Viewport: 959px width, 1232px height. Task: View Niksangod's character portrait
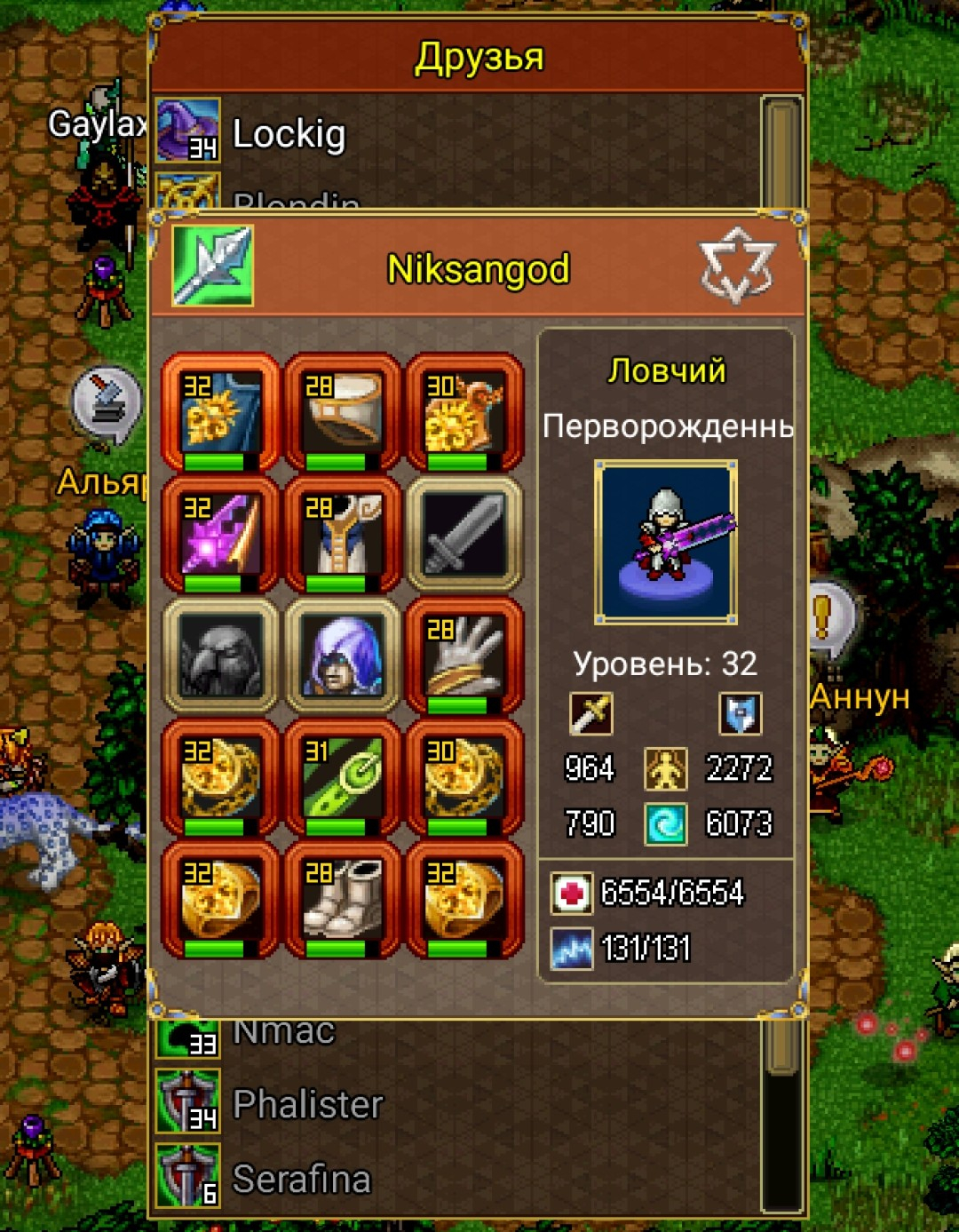pos(666,541)
